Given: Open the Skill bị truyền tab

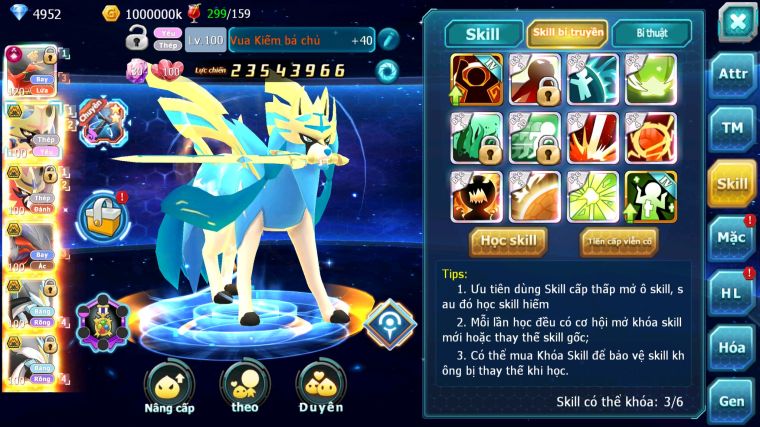Looking at the screenshot, I should point(567,34).
